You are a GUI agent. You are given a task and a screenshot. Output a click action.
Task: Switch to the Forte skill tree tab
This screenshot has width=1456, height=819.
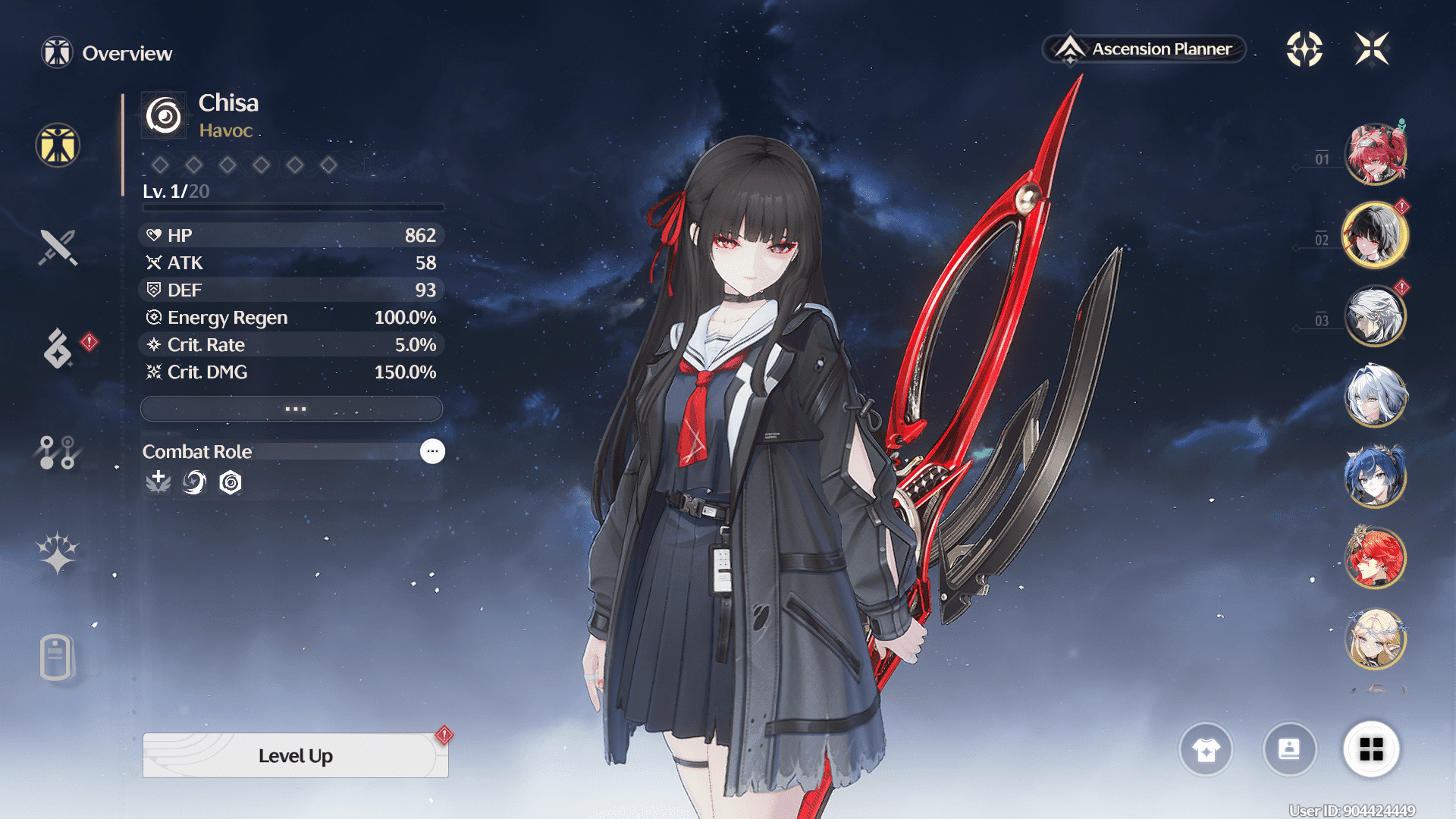(58, 452)
